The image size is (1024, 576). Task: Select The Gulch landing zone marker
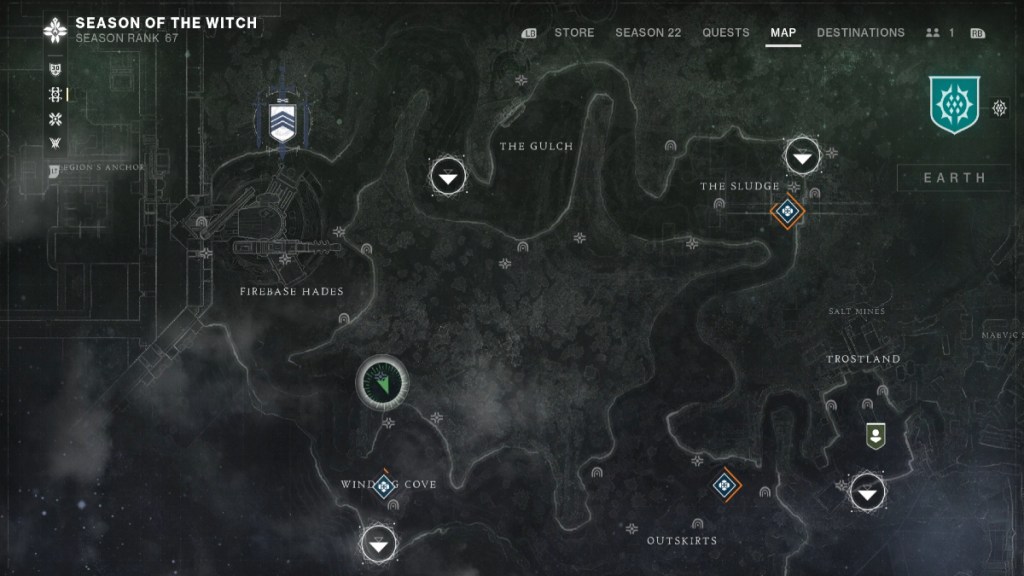[x=448, y=176]
